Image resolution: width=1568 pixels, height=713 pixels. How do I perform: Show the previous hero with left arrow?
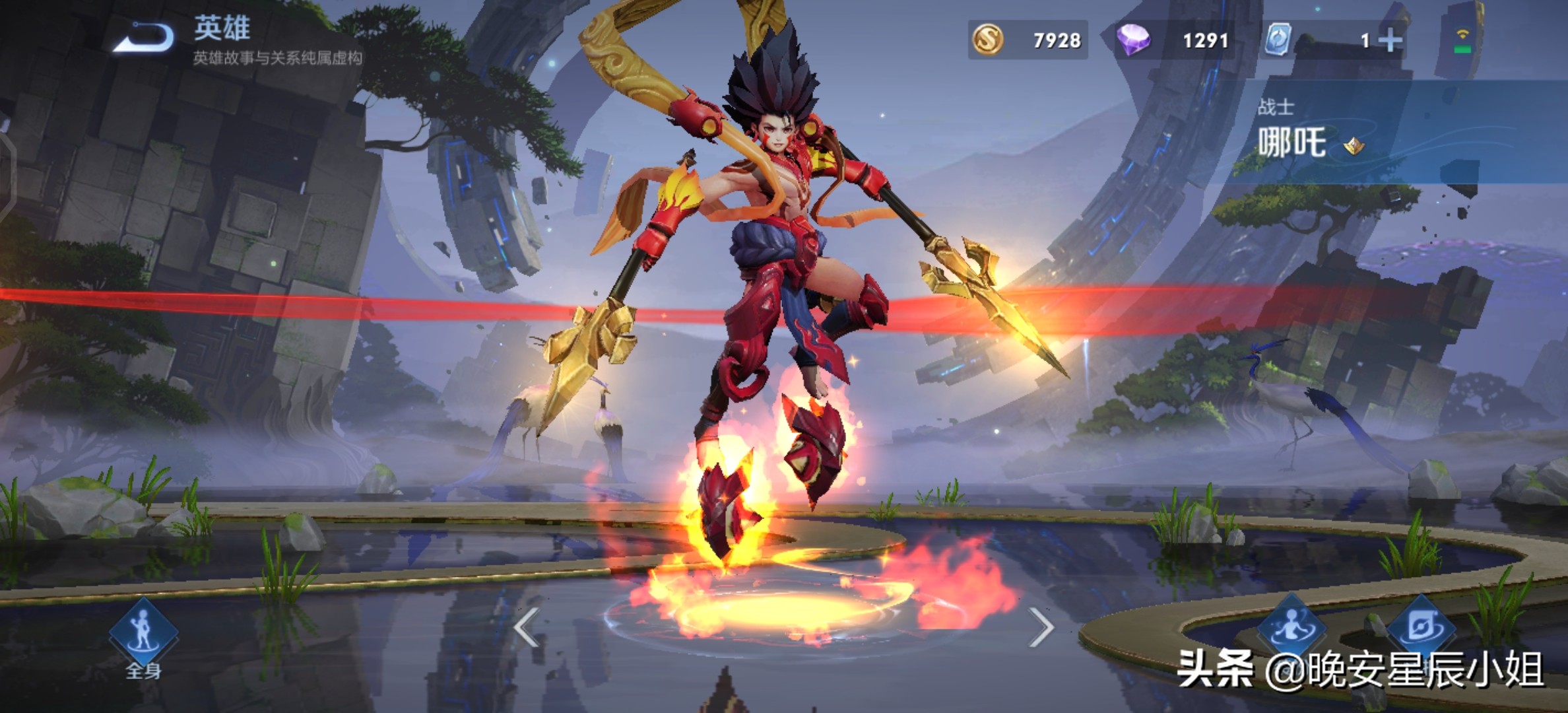(x=527, y=627)
